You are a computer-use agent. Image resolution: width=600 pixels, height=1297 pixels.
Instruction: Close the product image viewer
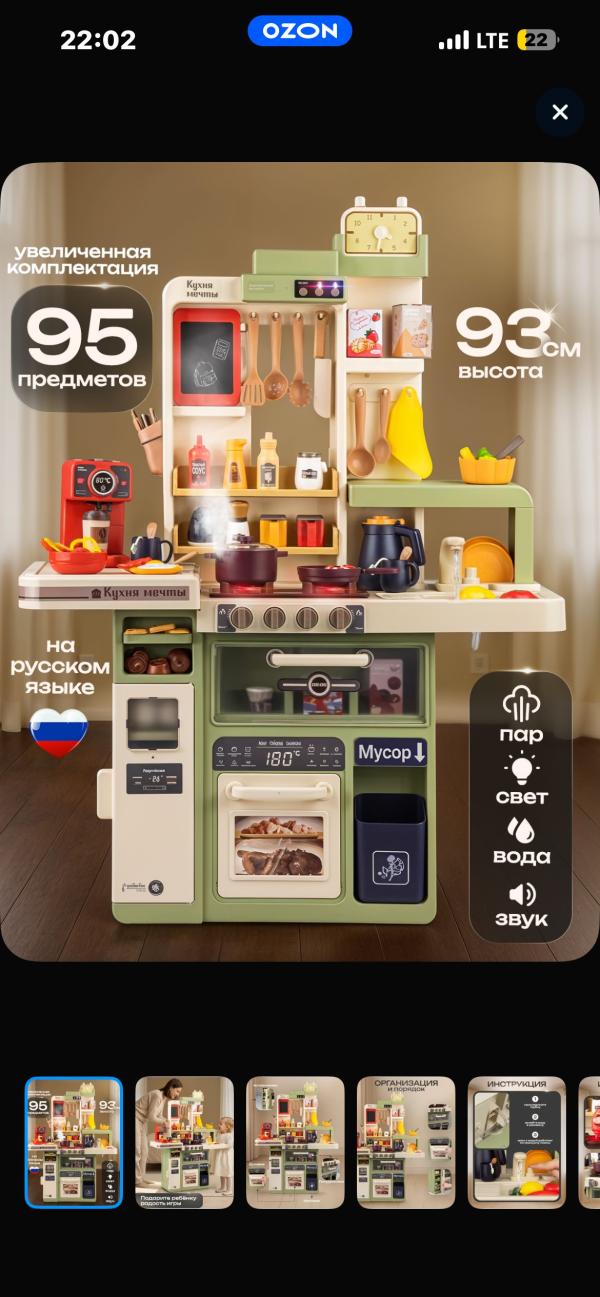[560, 112]
